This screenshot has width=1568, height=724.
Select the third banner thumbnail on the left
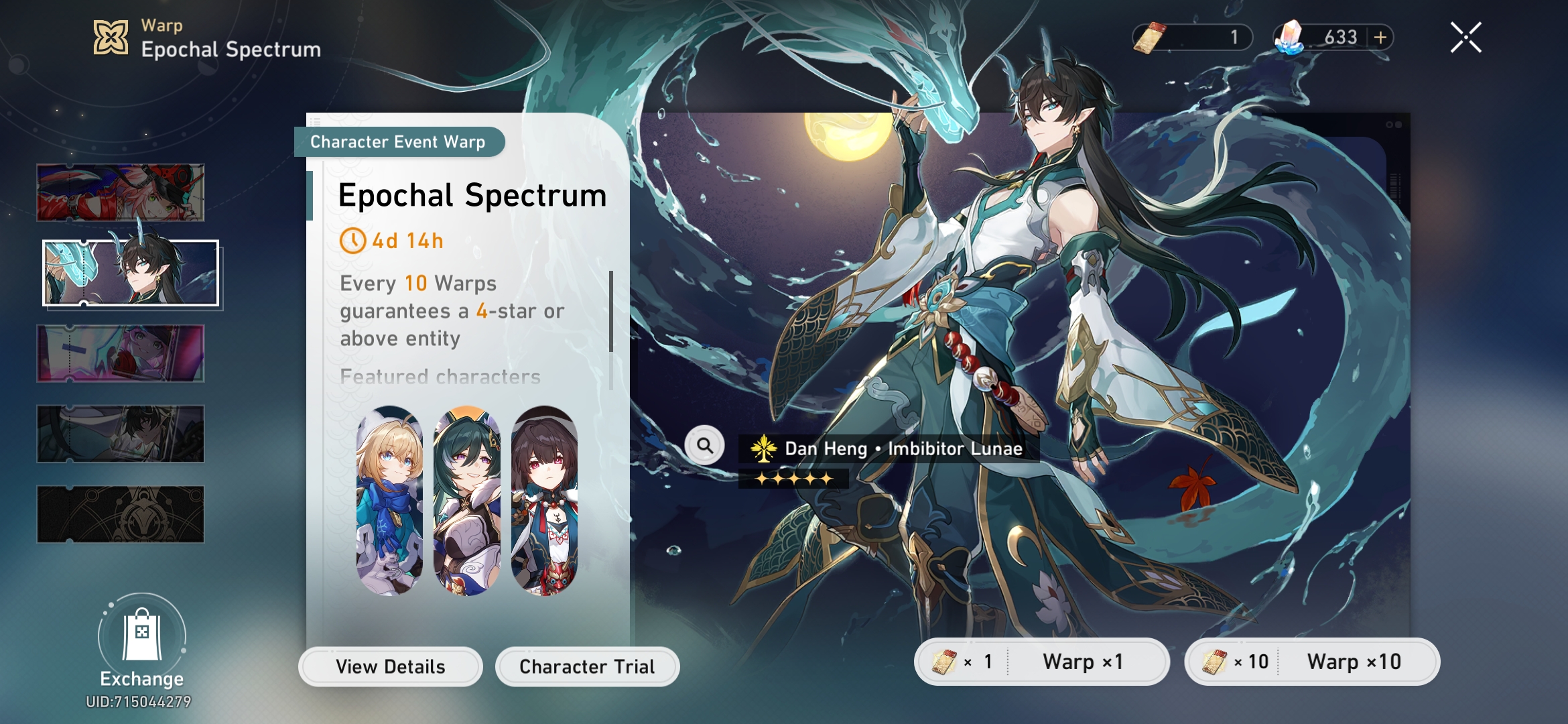click(121, 352)
